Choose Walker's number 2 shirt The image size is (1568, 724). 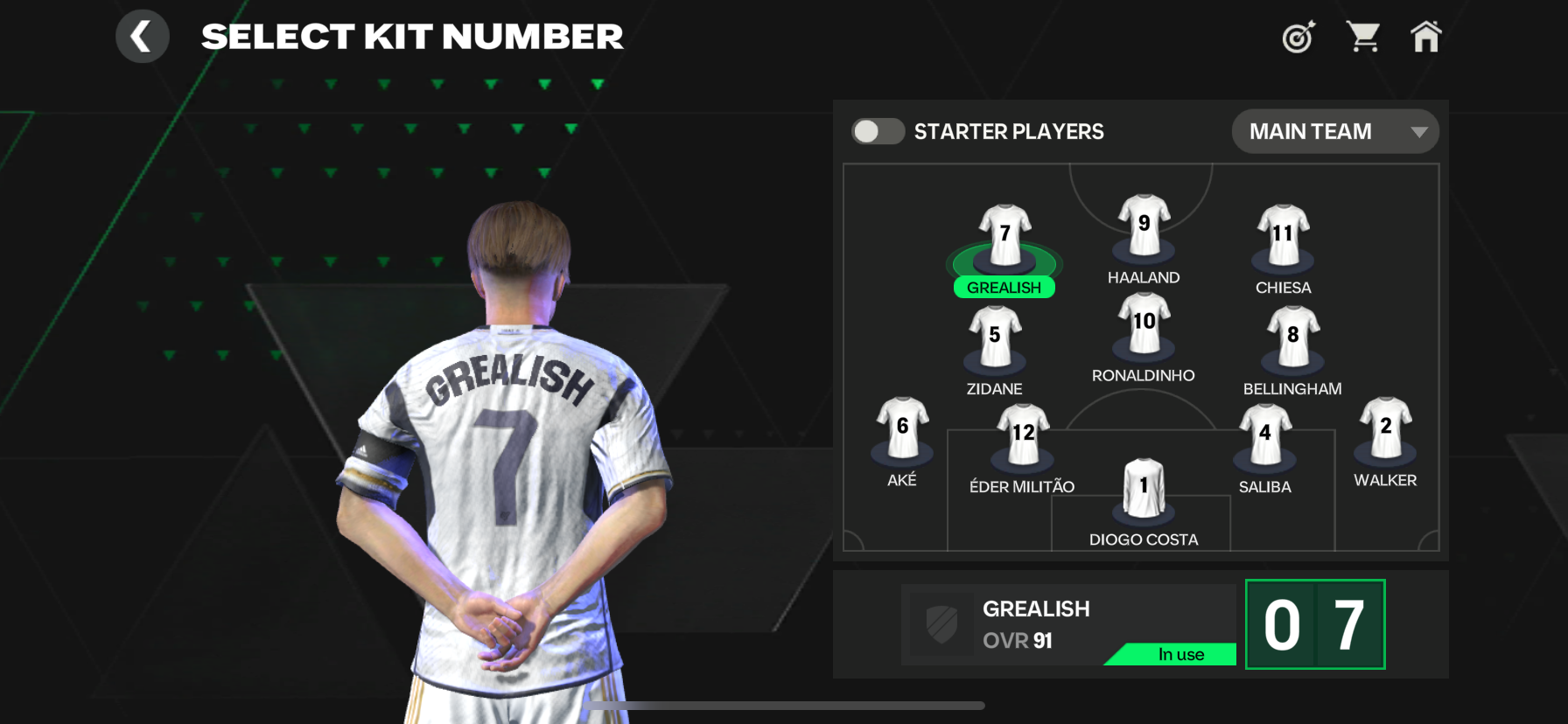1385,428
